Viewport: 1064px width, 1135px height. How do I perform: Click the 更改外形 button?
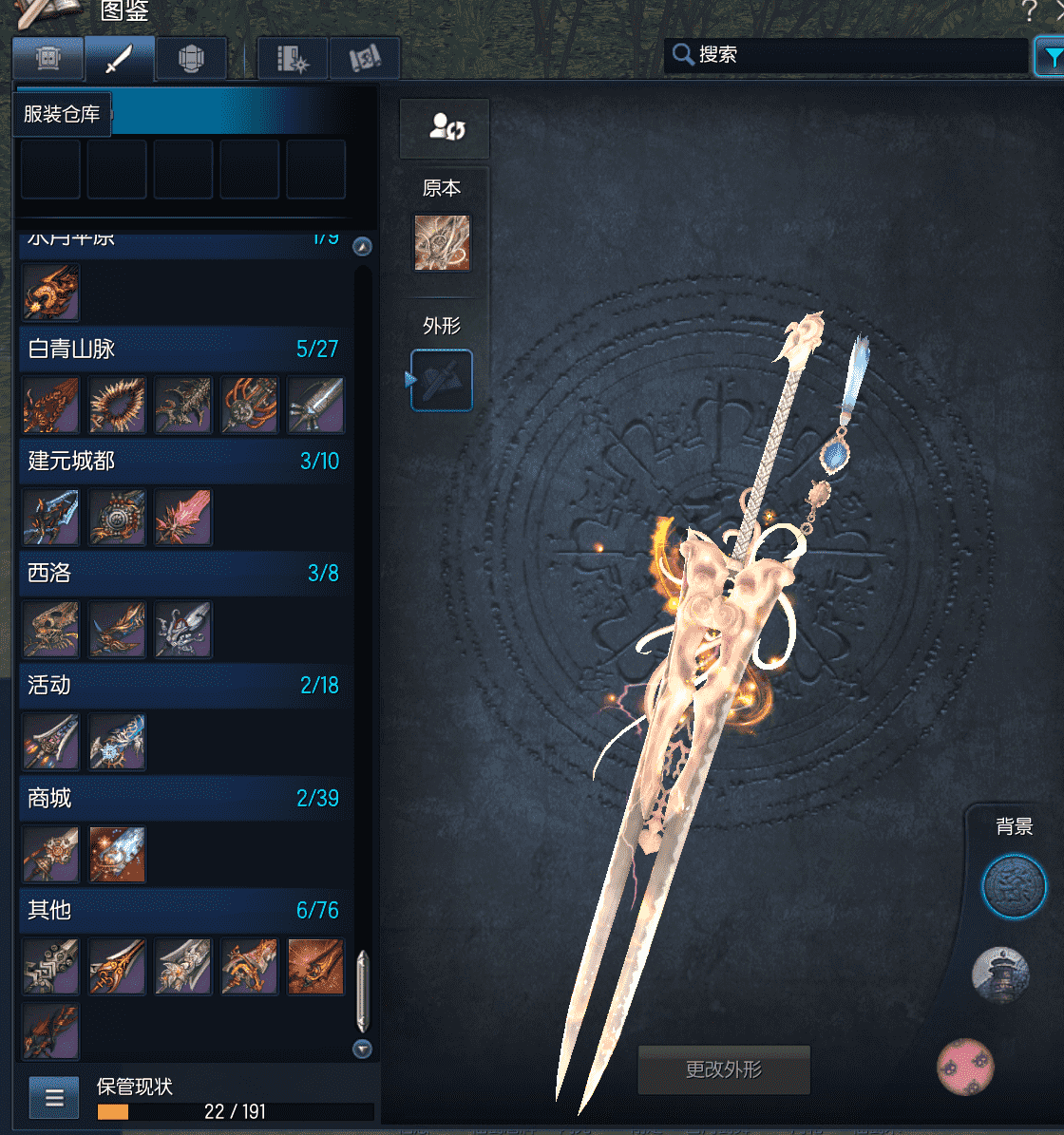(724, 1069)
